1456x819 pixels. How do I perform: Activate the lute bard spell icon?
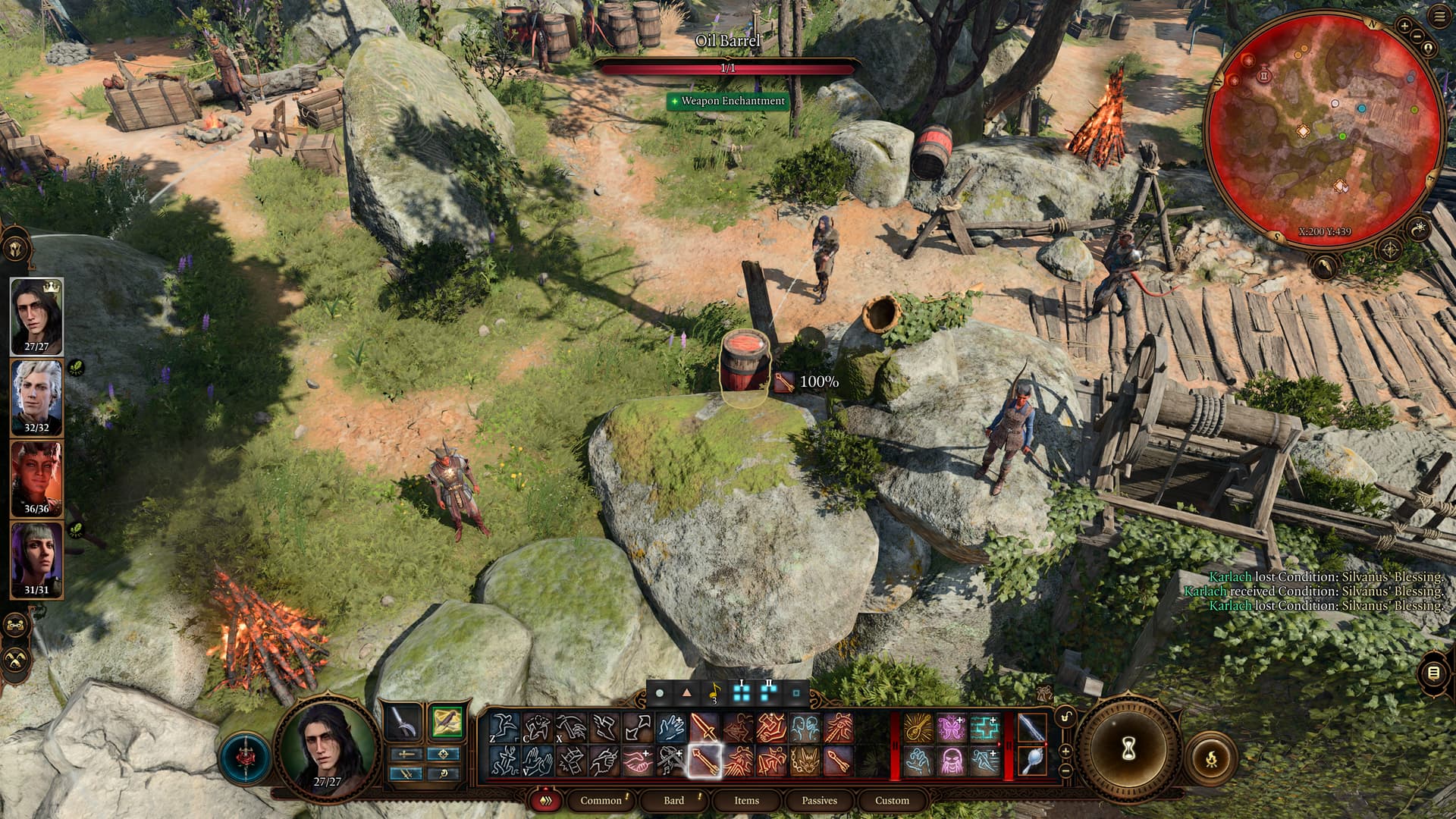pyautogui.click(x=918, y=728)
